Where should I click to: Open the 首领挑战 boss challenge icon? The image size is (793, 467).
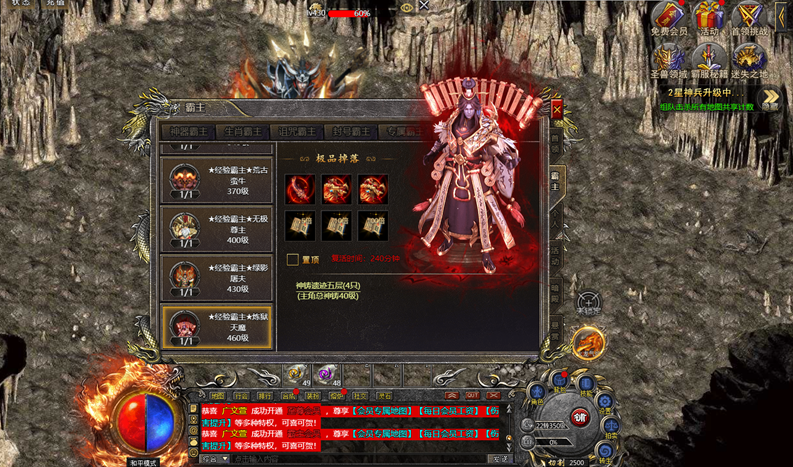pyautogui.click(x=748, y=18)
